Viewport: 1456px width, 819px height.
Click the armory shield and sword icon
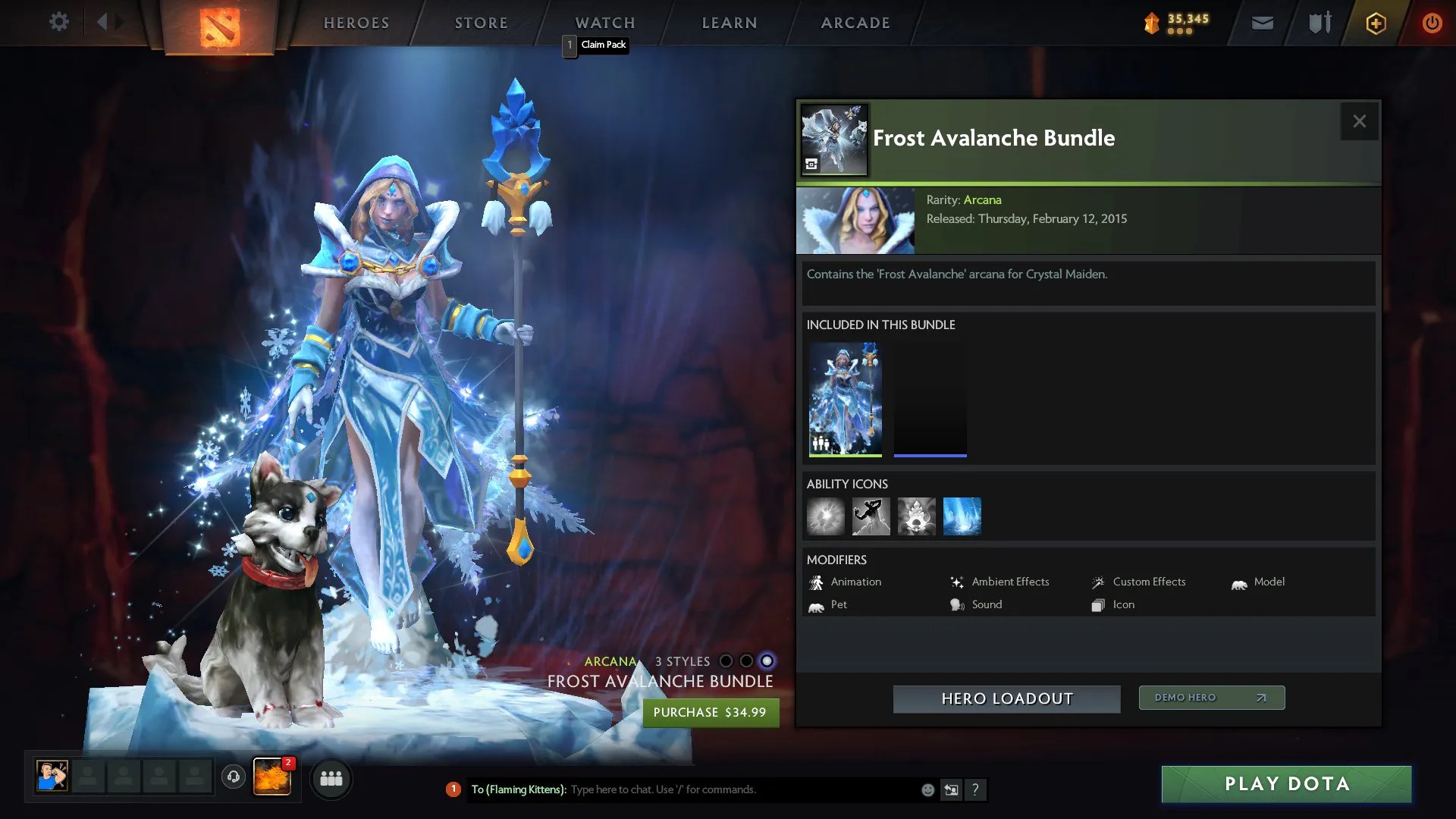1318,23
